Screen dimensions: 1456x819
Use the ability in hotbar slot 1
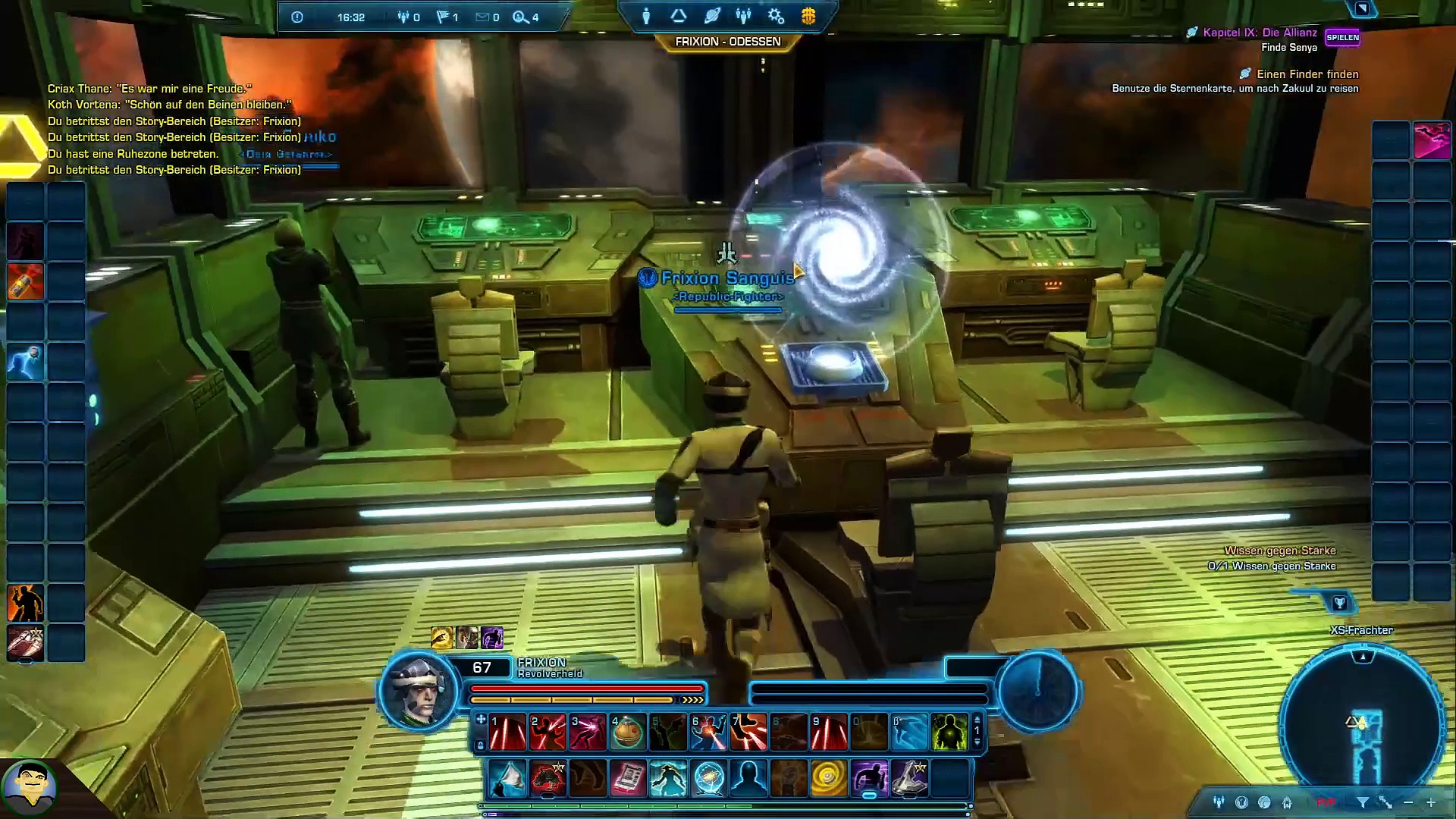tap(507, 733)
